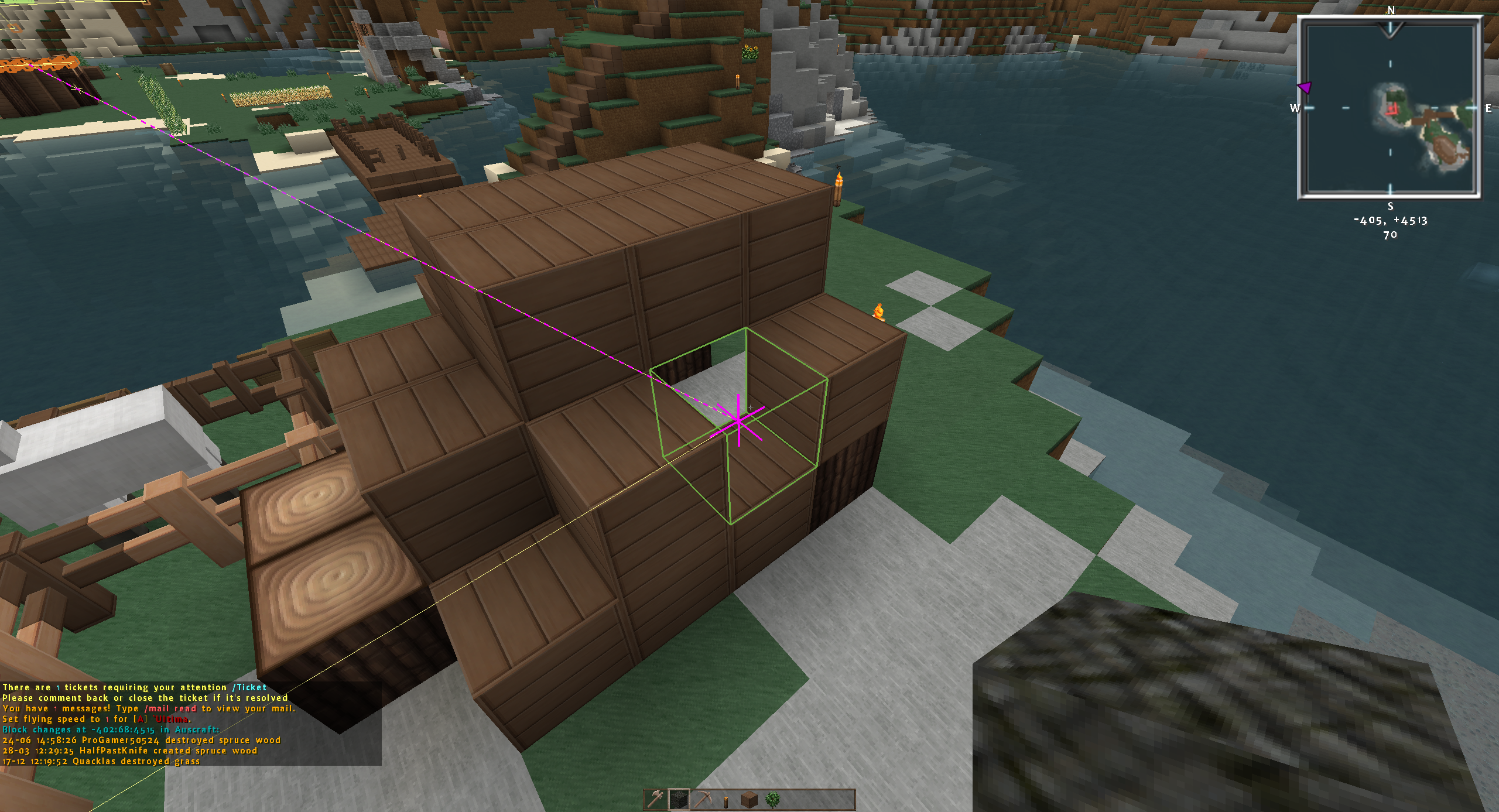
Task: Select the spruce wood planks block slot
Action: pos(749,799)
